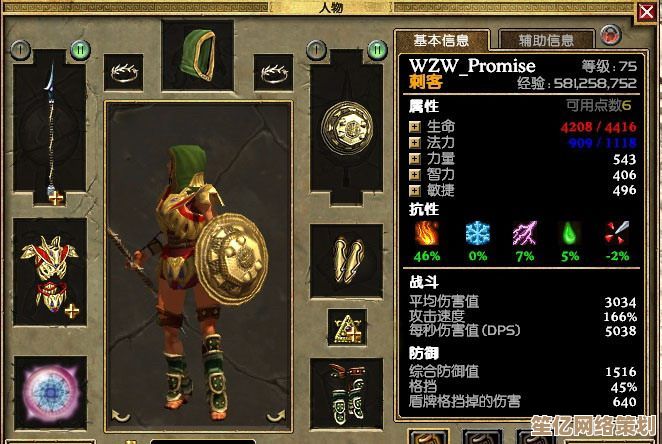Image resolution: width=662 pixels, height=444 pixels.
Task: Raise 智力 using the plus button
Action: [414, 174]
